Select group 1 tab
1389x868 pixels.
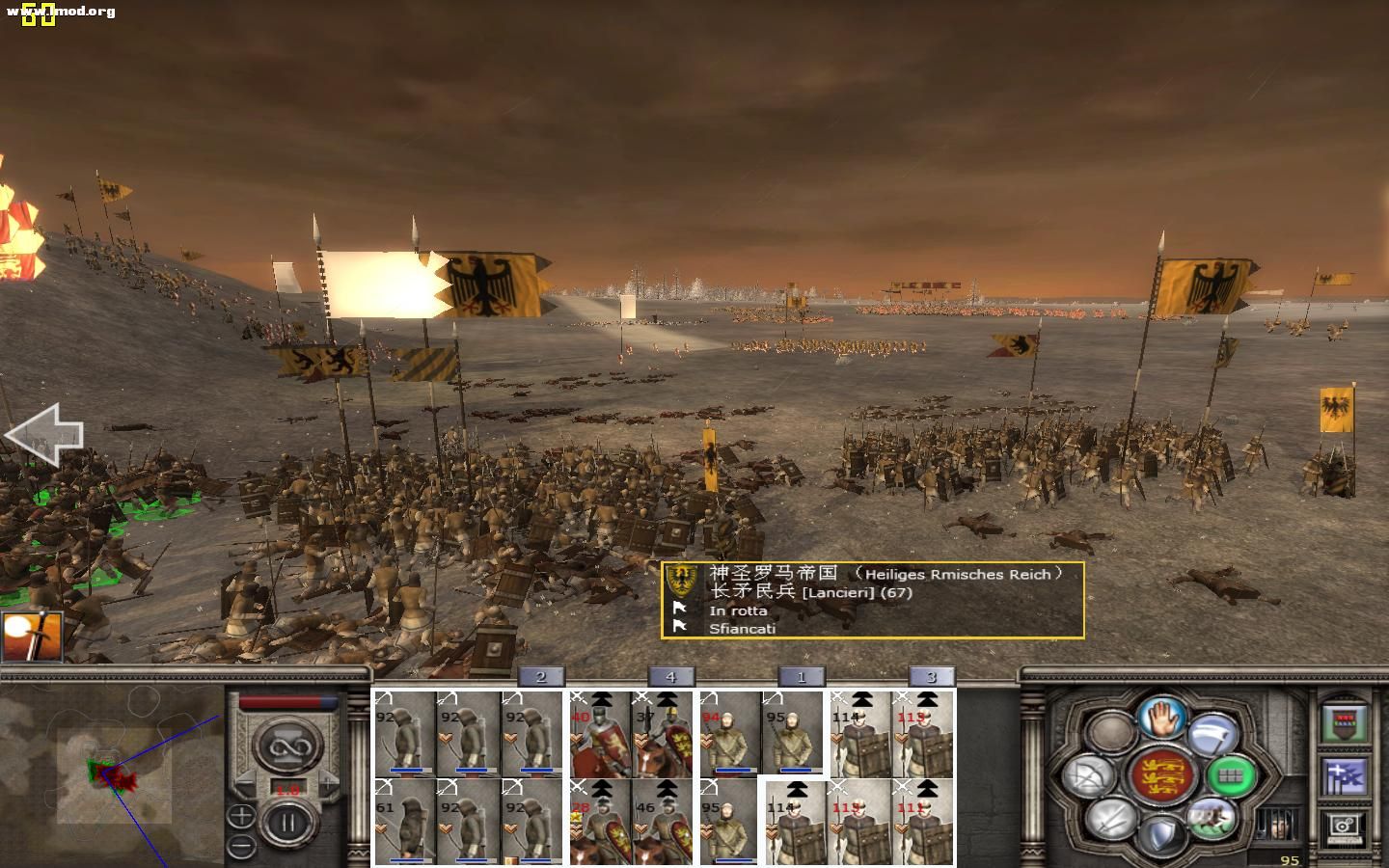point(801,677)
